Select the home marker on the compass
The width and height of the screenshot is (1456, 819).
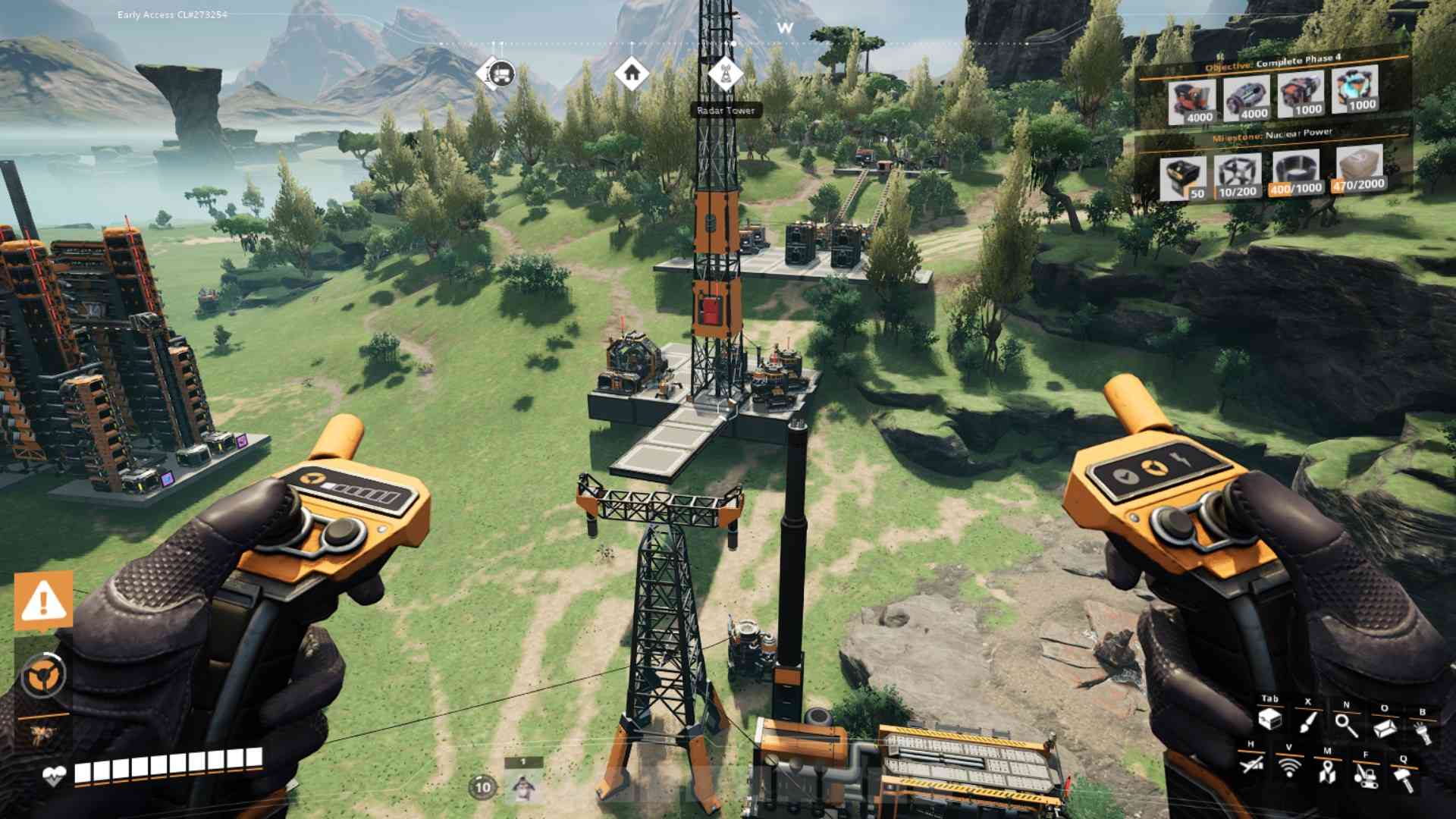click(632, 74)
